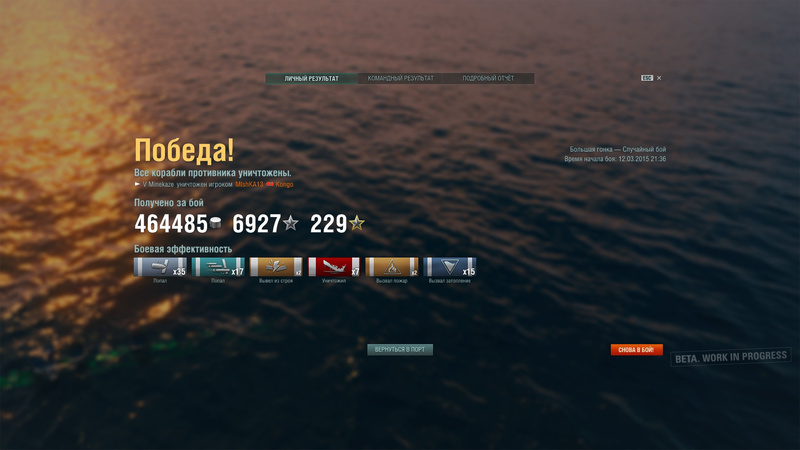This screenshot has height=450, width=800.
Task: Select the Вызвал затопление flooding ribbon
Action: pos(450,267)
